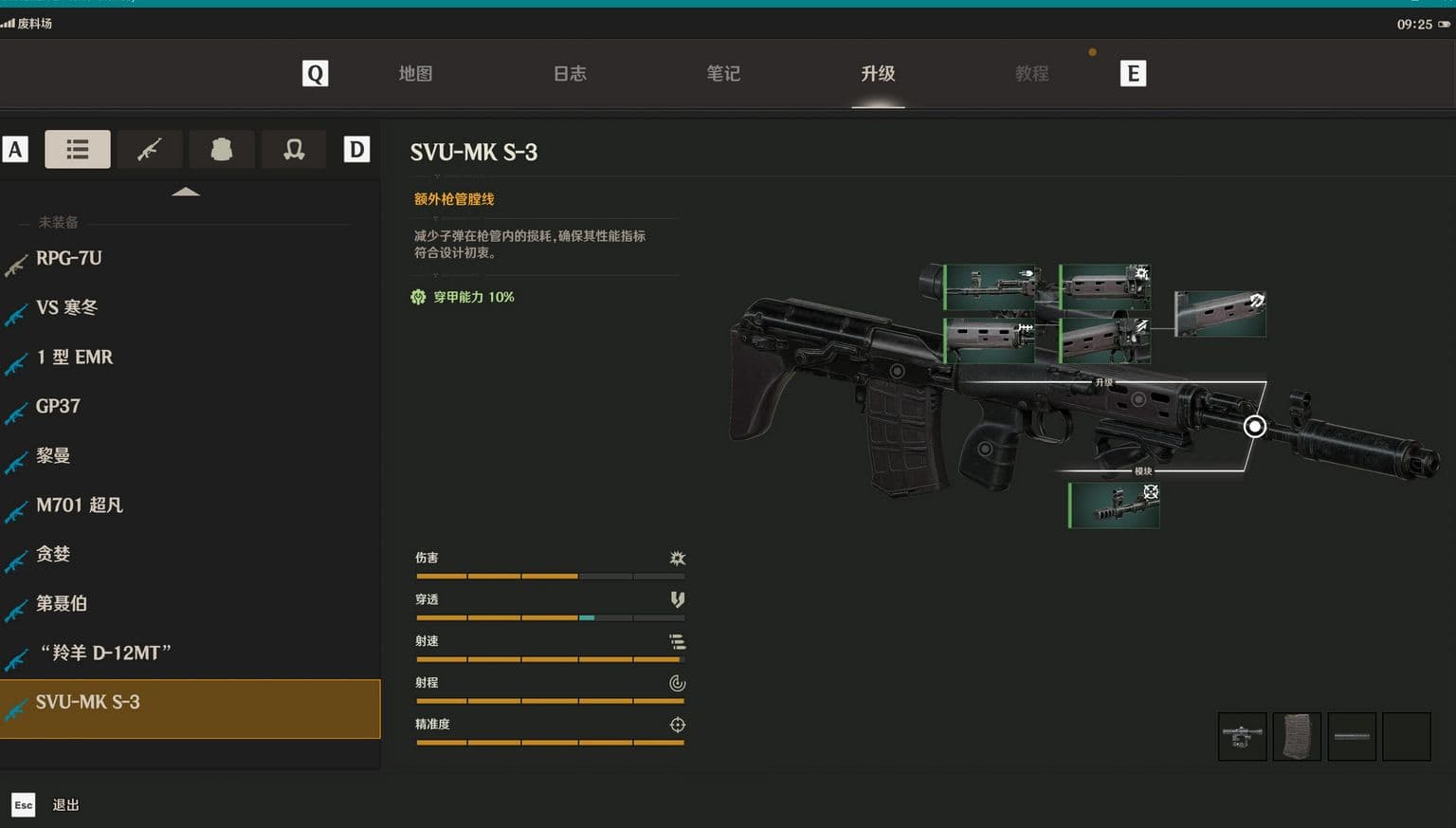1456x828 pixels.
Task: Open the 日志 tab
Action: [570, 74]
